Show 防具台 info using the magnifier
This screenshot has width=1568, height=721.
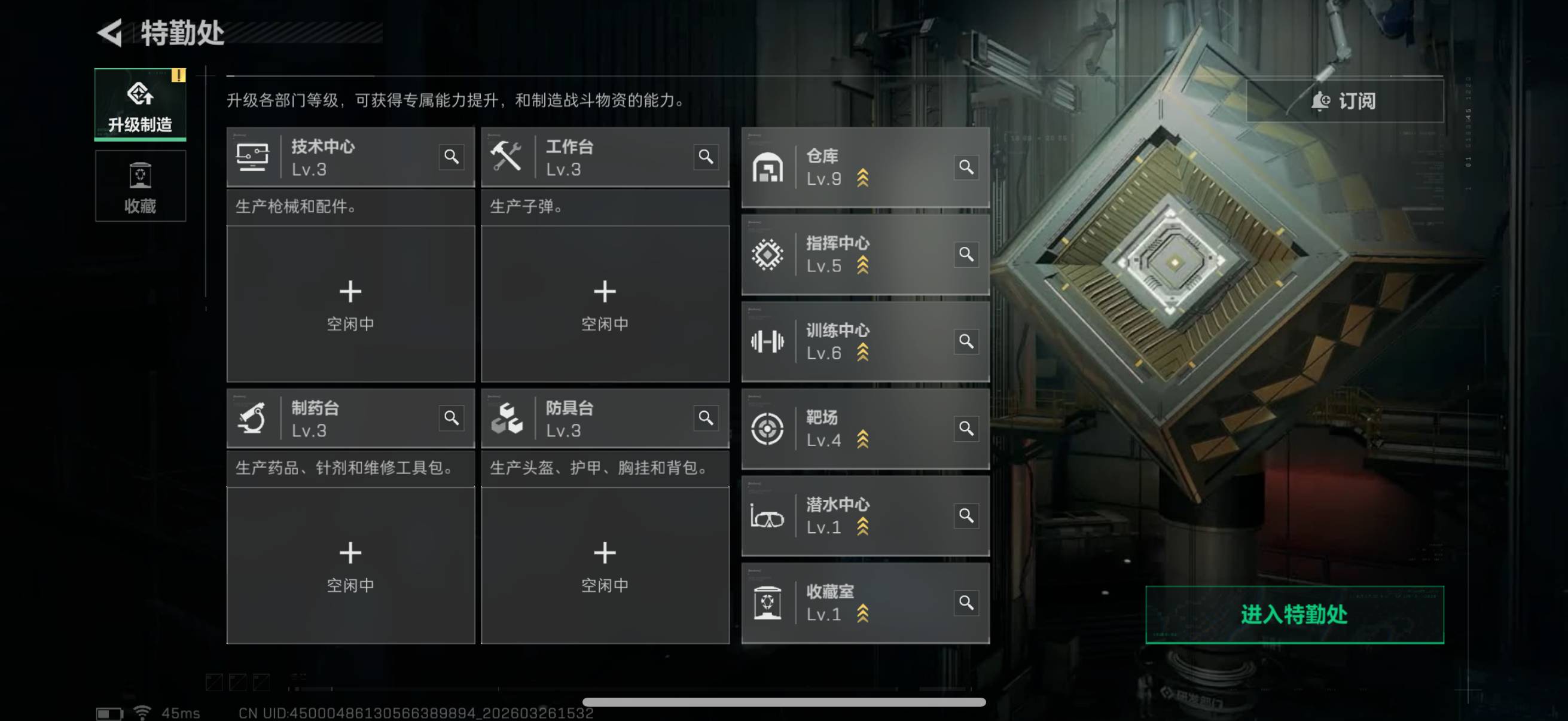click(x=706, y=418)
